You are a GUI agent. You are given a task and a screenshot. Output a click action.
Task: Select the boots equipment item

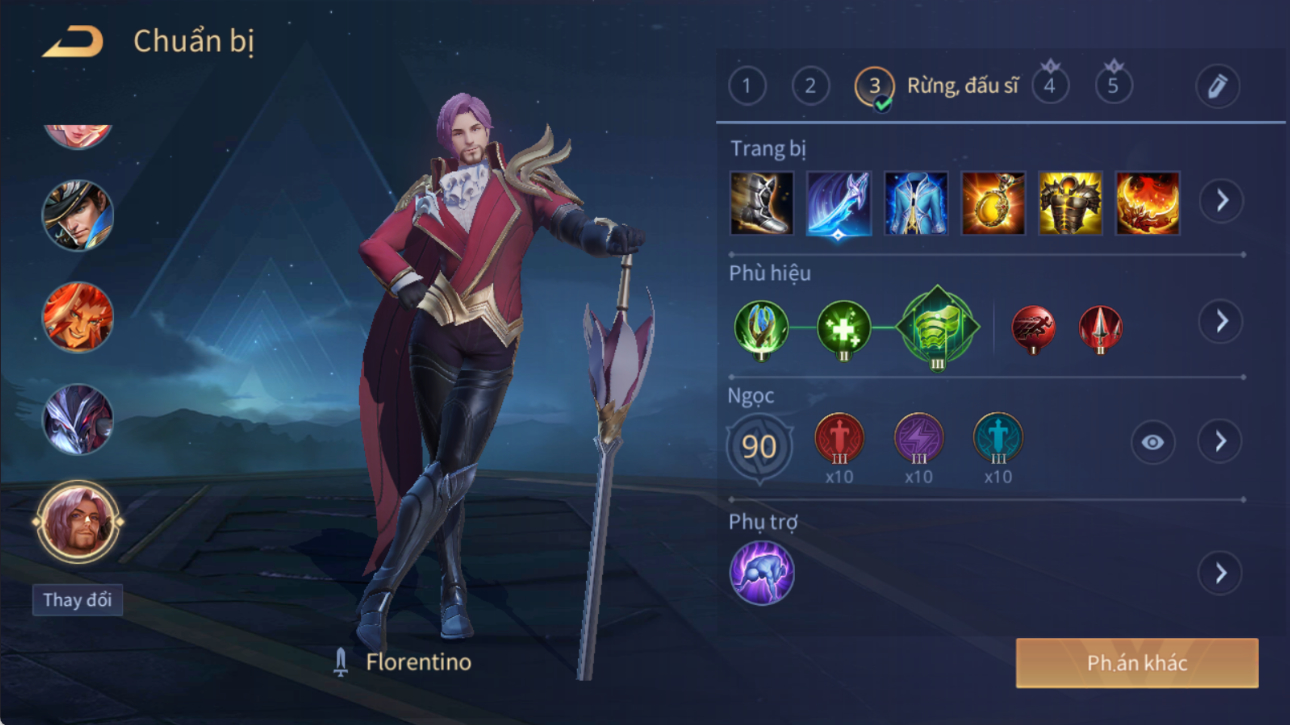point(762,203)
